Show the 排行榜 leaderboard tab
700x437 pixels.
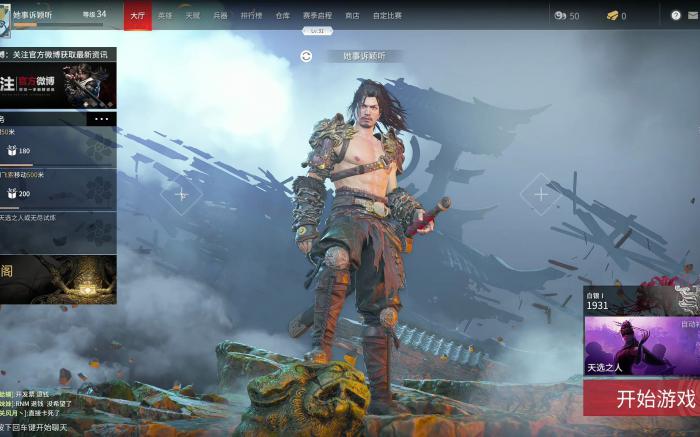click(251, 15)
